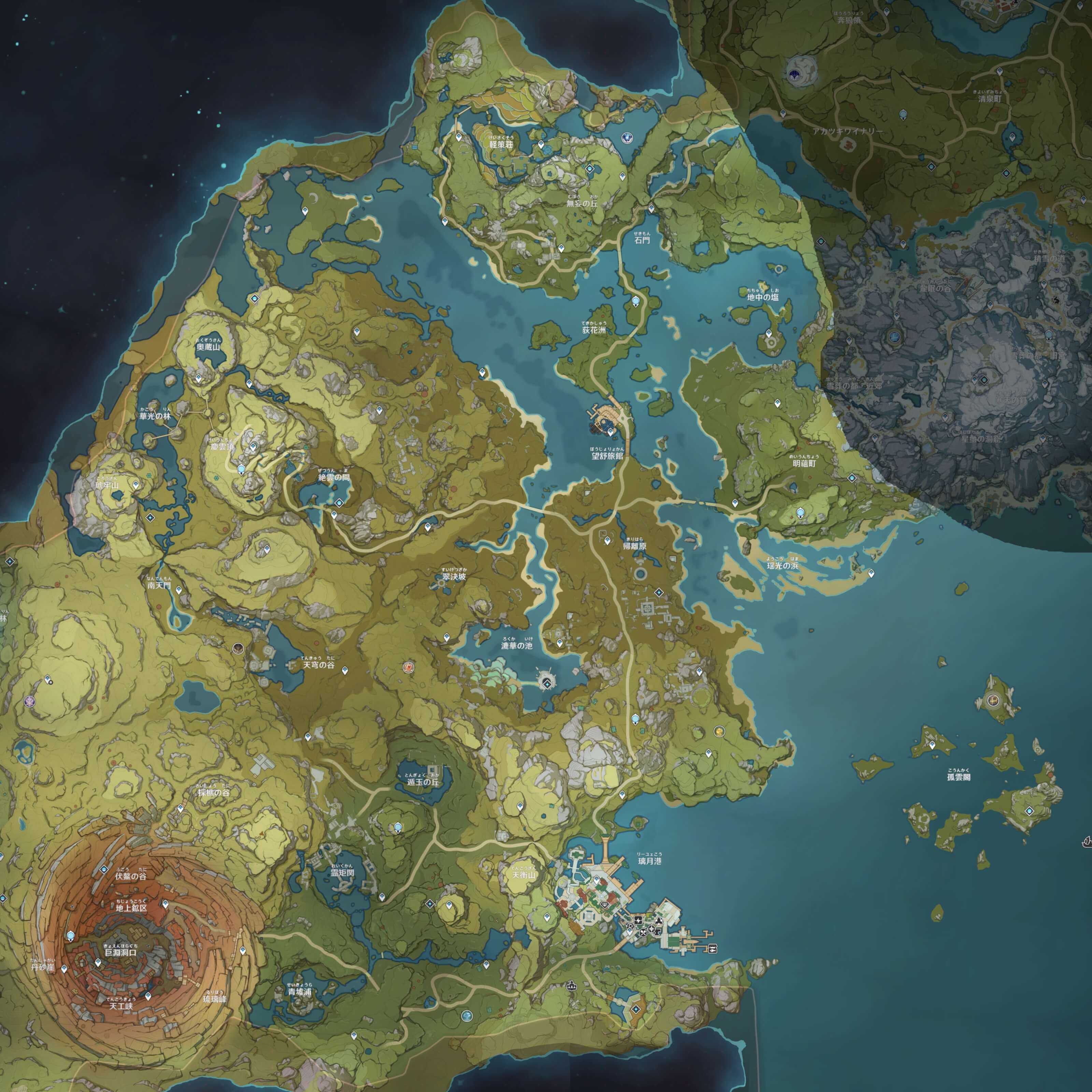Select the round winged emblem near 軽策荘

pos(627,137)
